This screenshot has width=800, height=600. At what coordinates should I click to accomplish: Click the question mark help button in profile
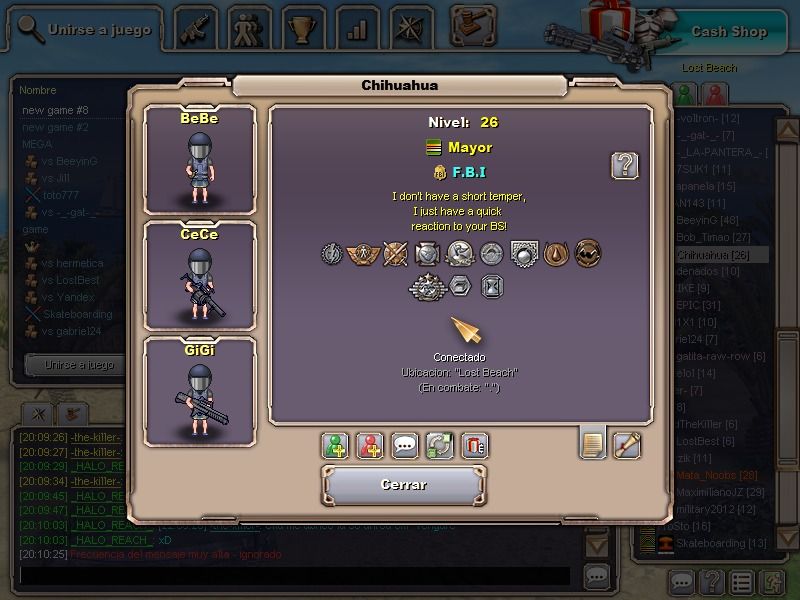click(x=625, y=165)
